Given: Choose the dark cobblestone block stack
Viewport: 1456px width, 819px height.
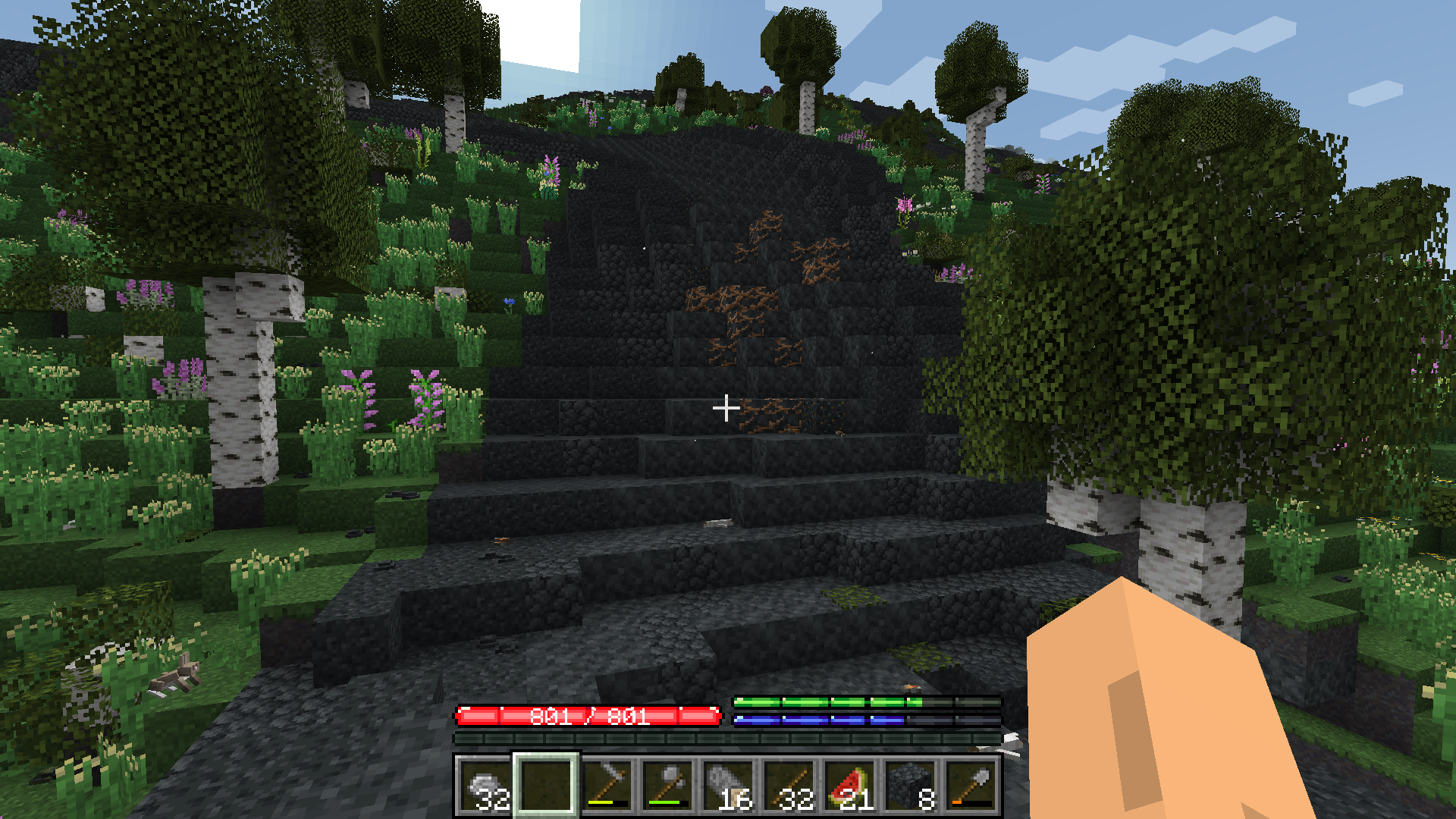Looking at the screenshot, I should click(910, 785).
